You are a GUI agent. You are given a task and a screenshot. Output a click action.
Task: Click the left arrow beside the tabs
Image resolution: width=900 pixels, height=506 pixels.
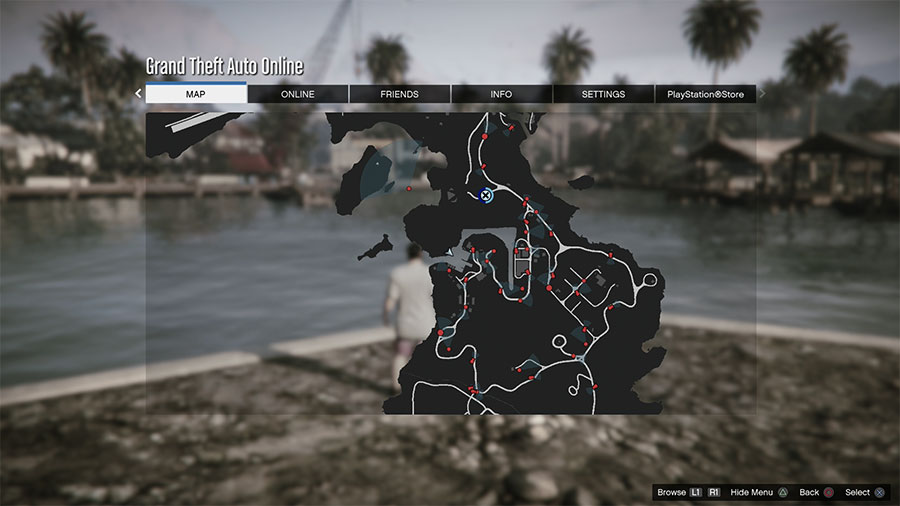(x=139, y=94)
